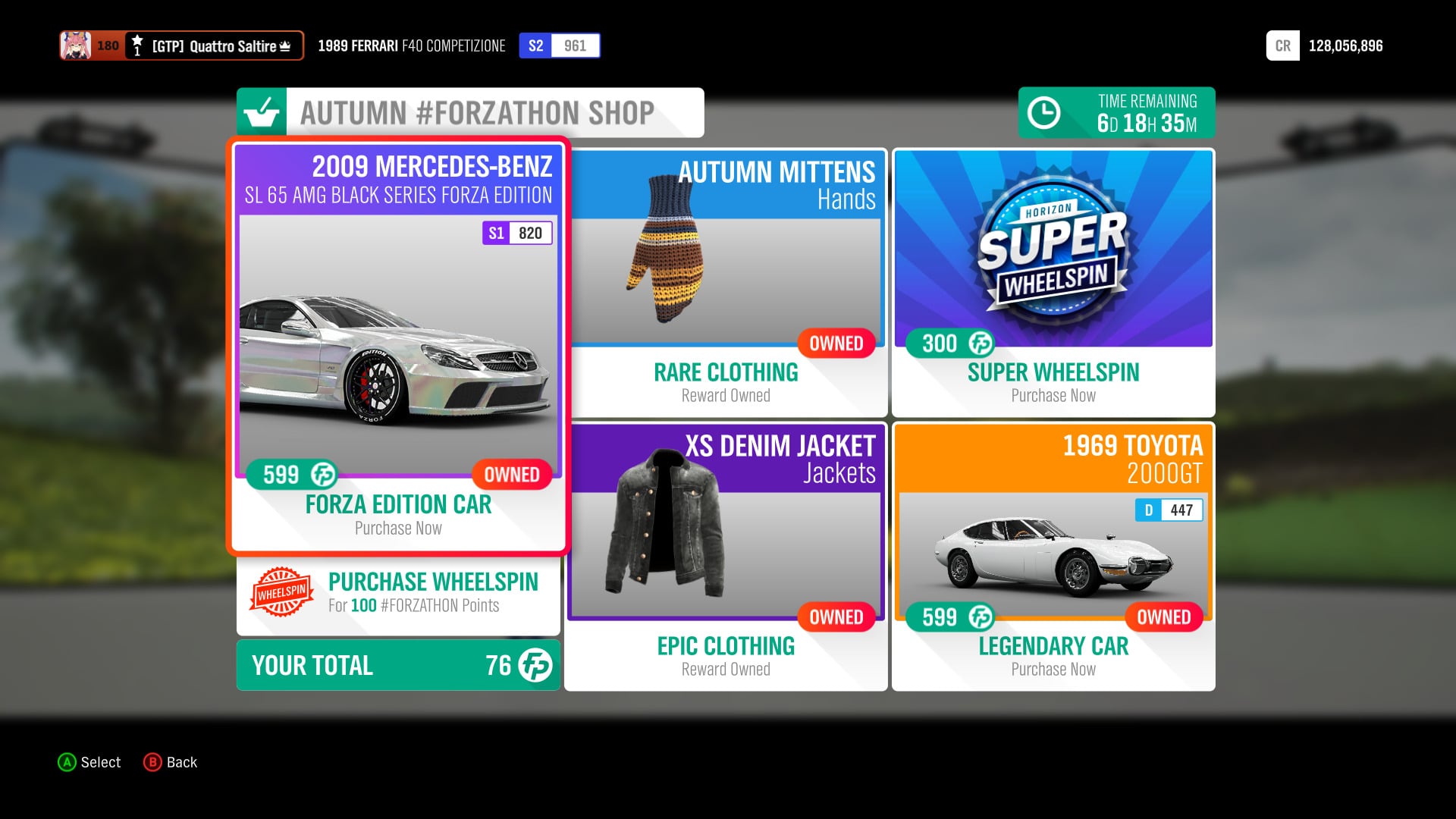Select the Forzathon Points icon showing 599 on Mercedes tile

[x=322, y=475]
